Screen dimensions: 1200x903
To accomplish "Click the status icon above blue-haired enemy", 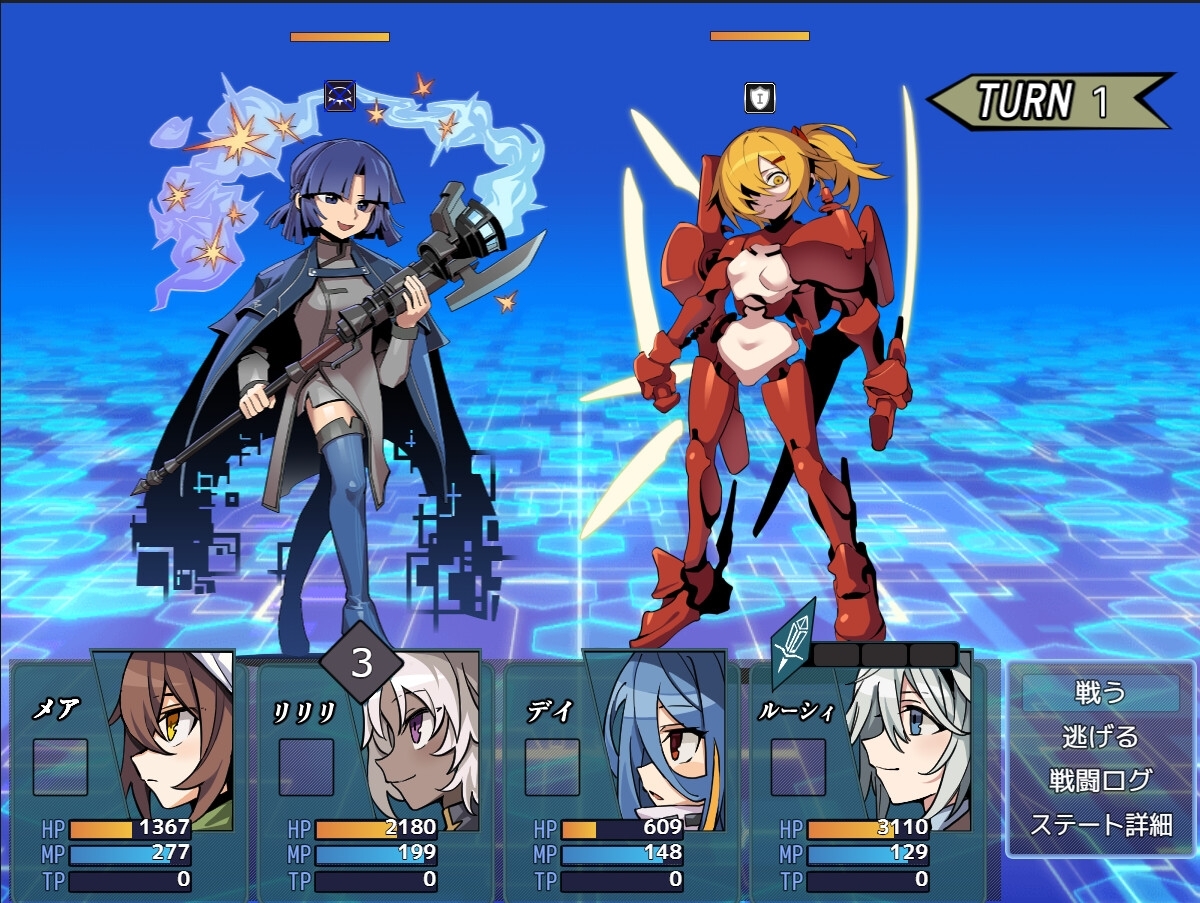I will click(340, 96).
